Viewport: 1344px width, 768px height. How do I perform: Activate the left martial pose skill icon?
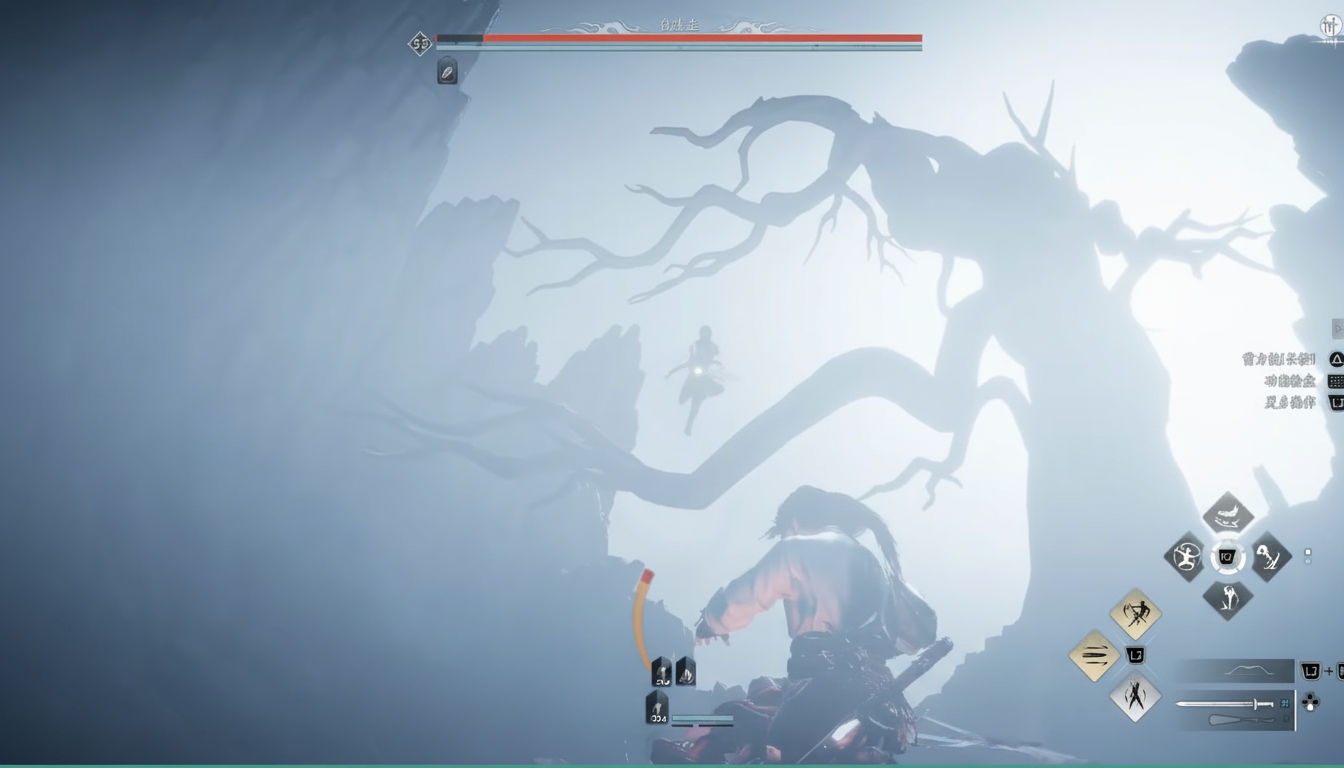(1188, 558)
